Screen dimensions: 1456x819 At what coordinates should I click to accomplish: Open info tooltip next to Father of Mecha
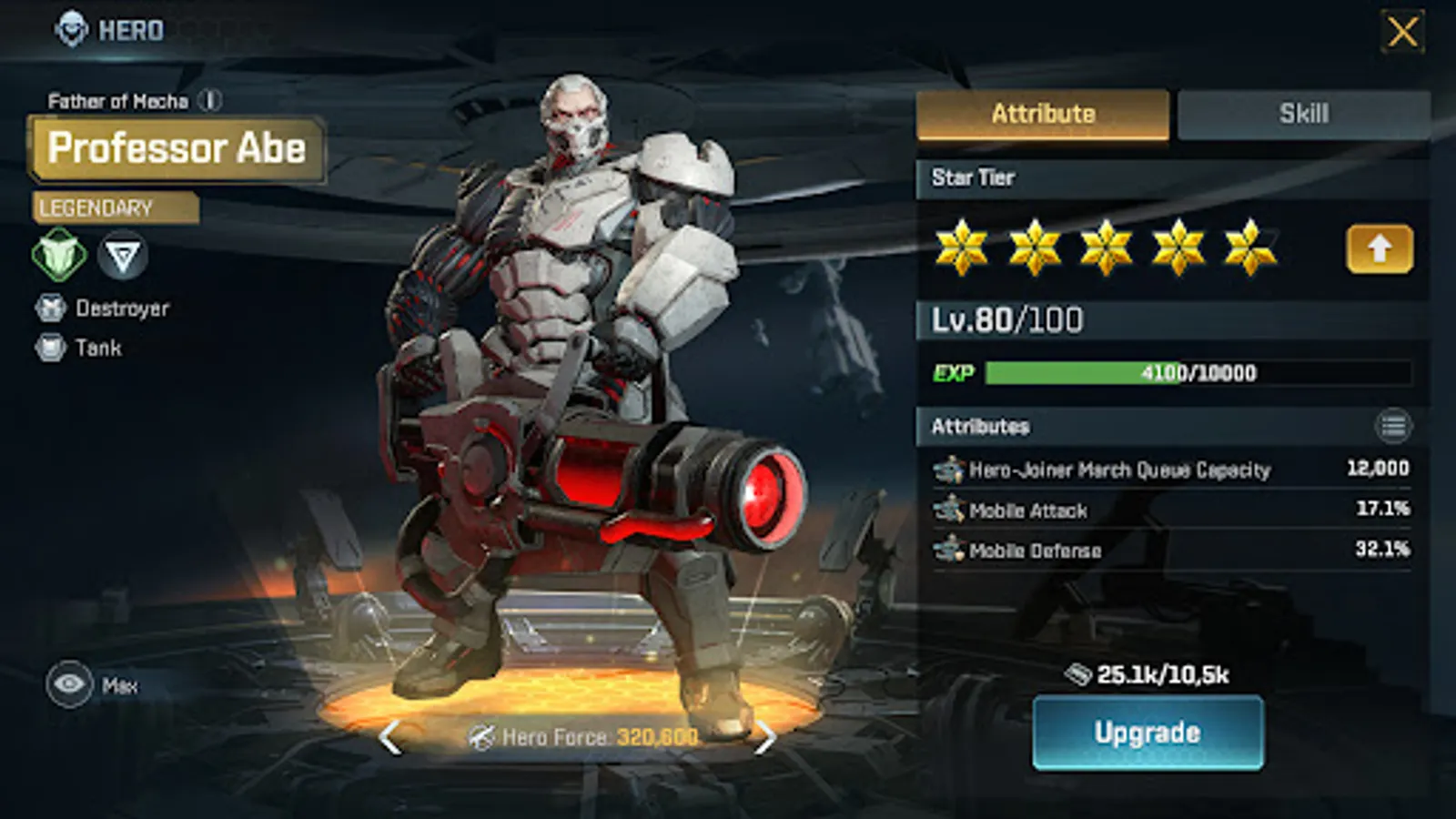[x=209, y=100]
